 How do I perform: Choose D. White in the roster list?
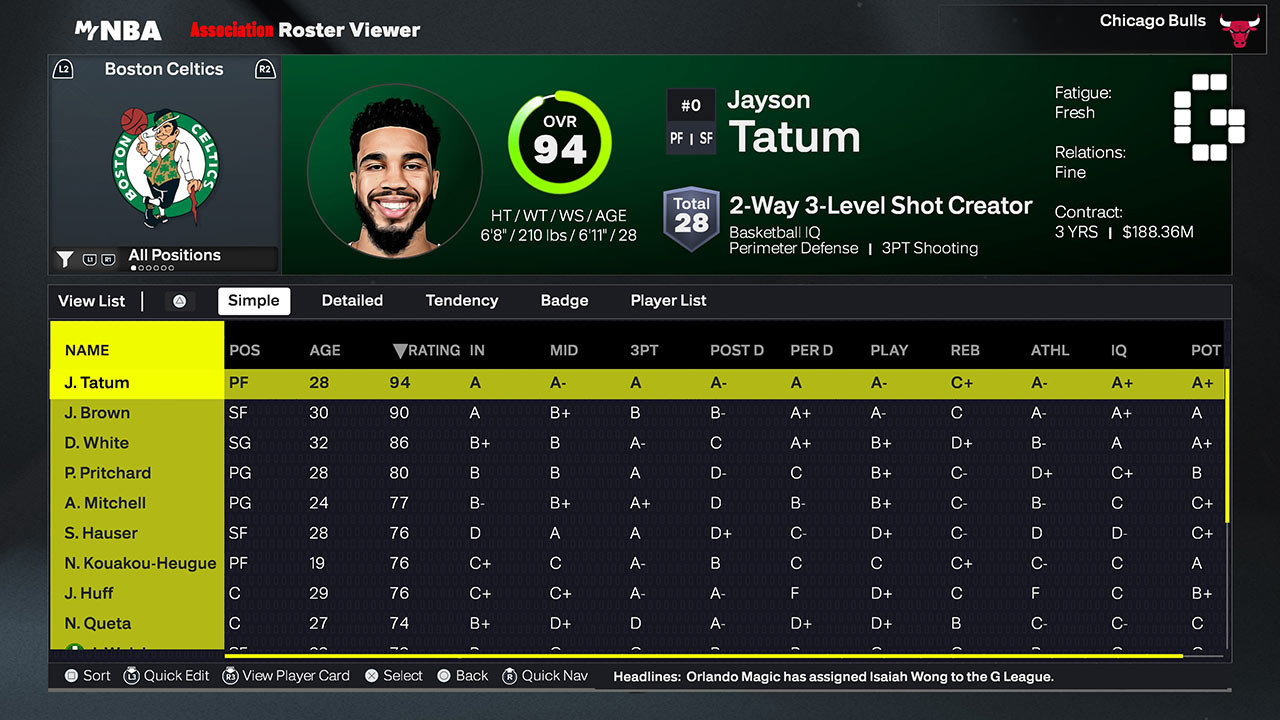(x=96, y=443)
